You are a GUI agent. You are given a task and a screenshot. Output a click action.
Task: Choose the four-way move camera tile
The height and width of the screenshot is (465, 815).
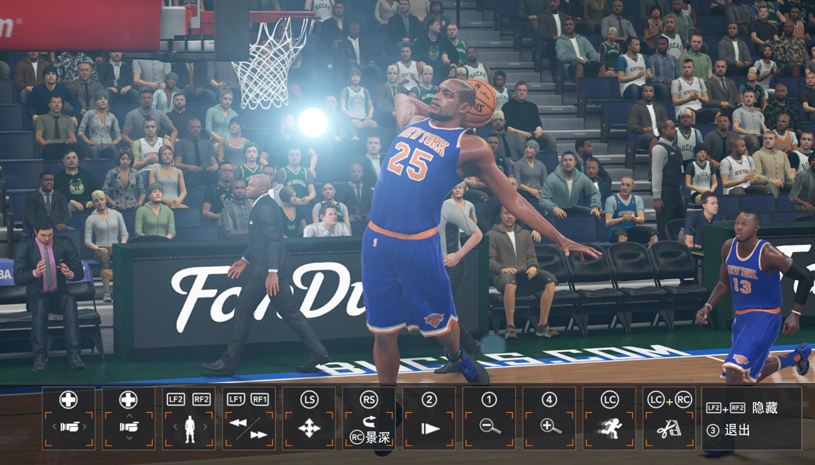click(x=308, y=418)
